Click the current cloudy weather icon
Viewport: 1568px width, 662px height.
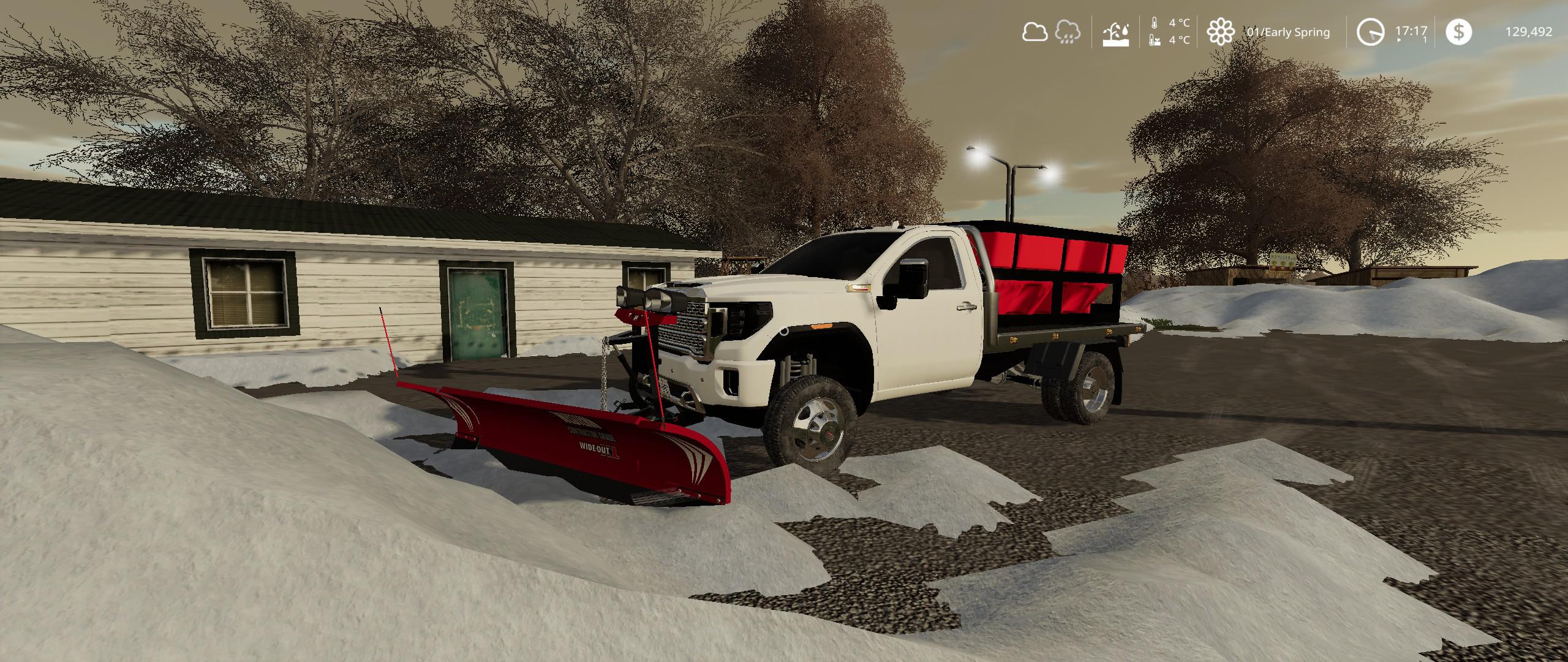(1034, 32)
